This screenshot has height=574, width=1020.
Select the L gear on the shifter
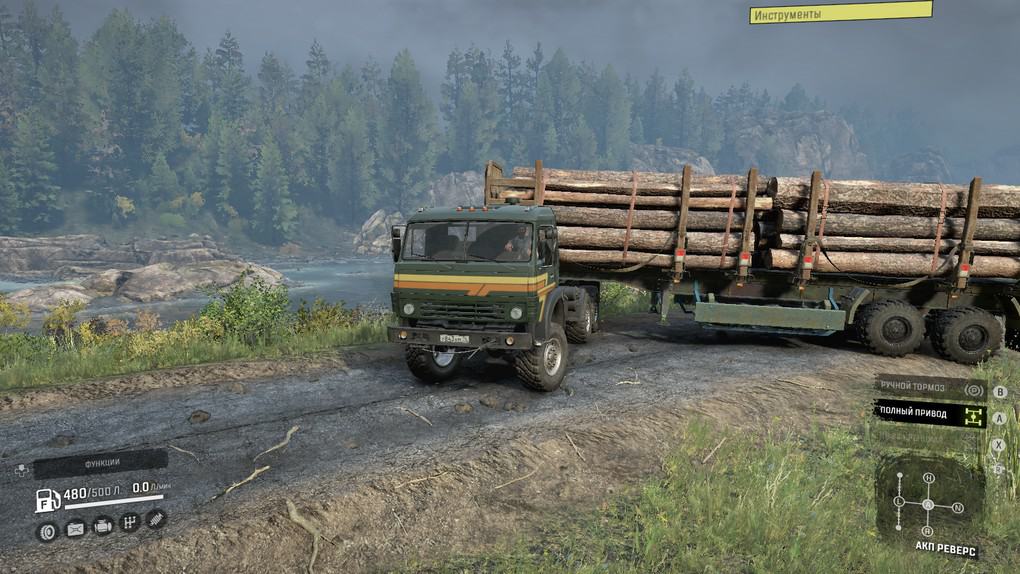click(x=899, y=499)
